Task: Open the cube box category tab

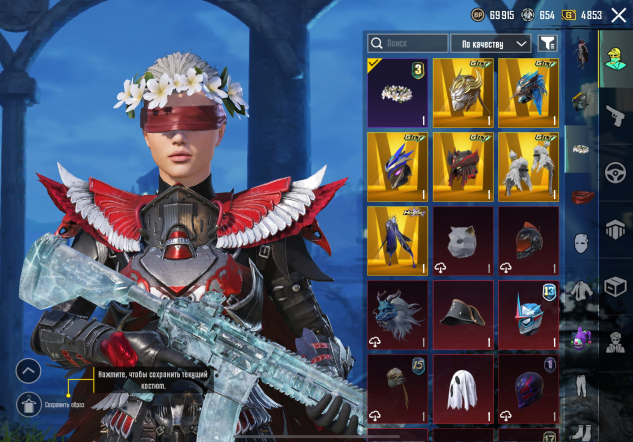Action: pyautogui.click(x=615, y=287)
